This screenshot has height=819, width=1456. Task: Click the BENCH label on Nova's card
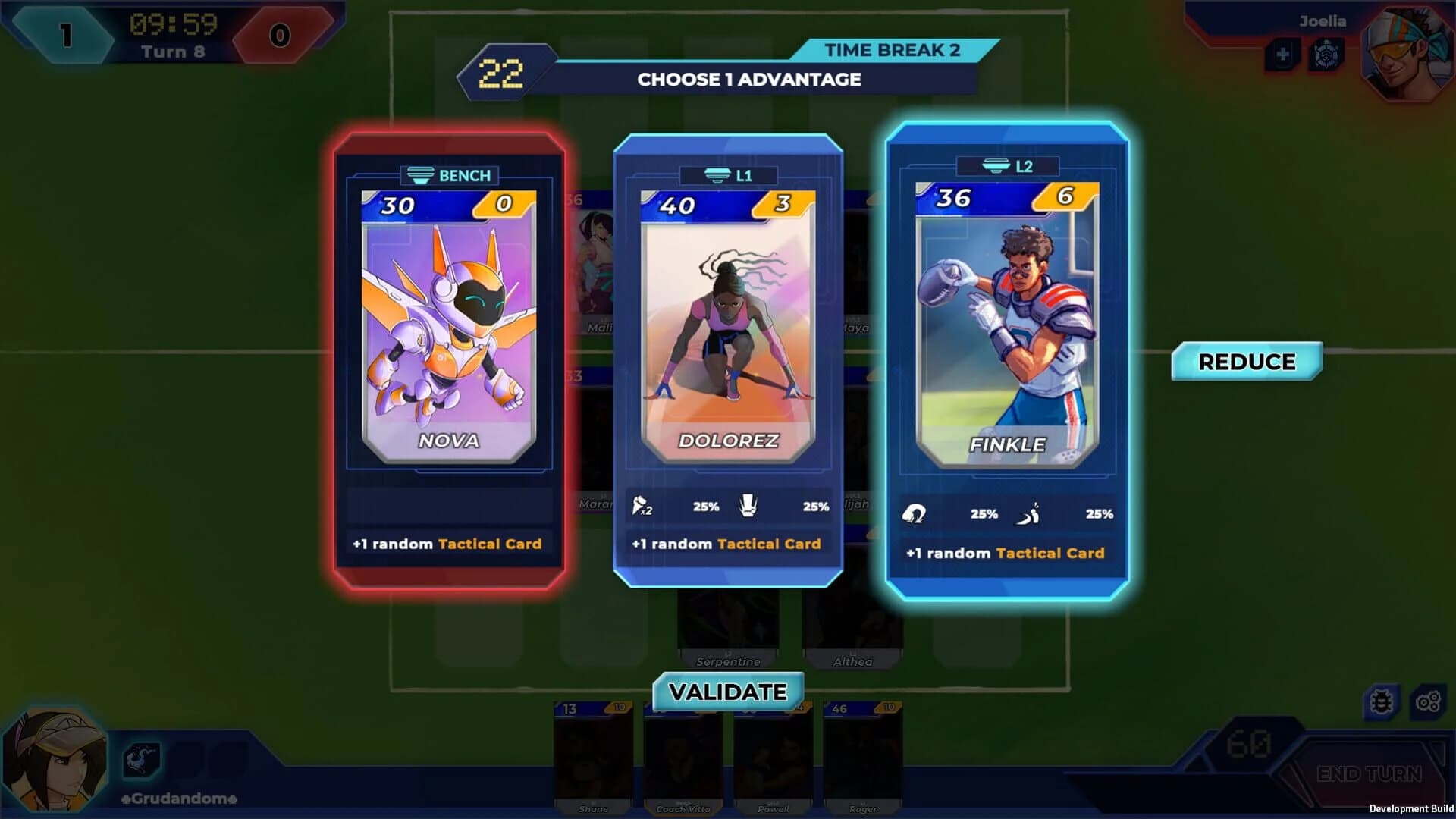[x=448, y=176]
